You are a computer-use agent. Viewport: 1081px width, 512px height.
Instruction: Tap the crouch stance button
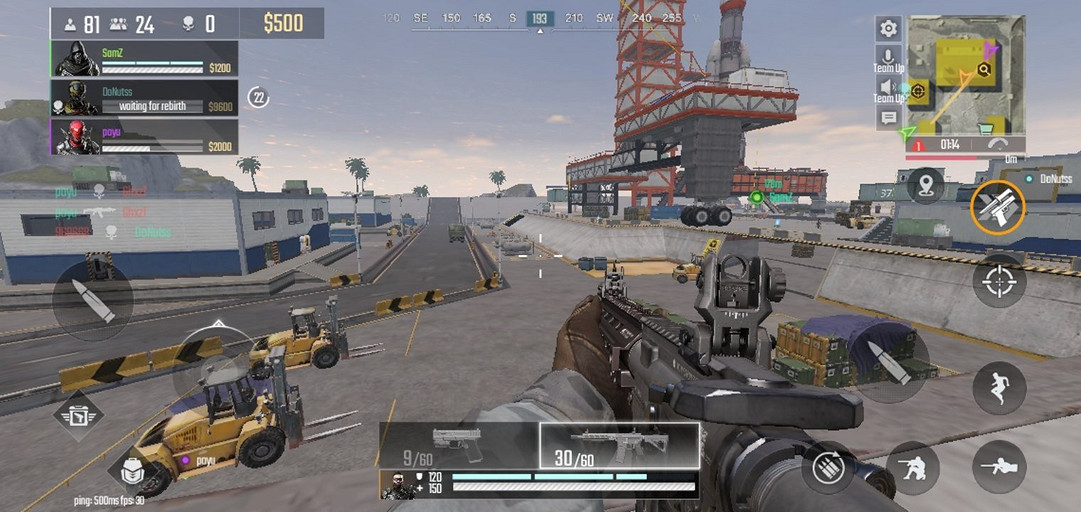pos(912,467)
